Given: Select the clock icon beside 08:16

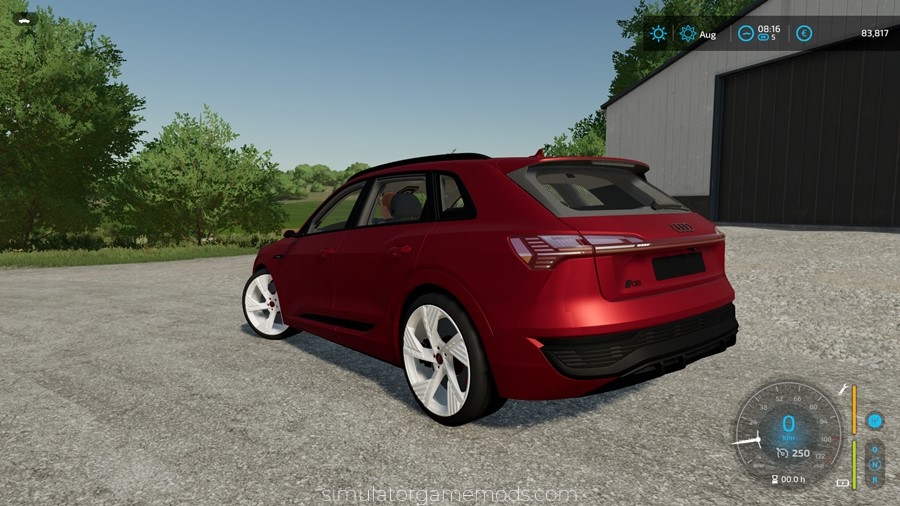Looking at the screenshot, I should [x=746, y=33].
